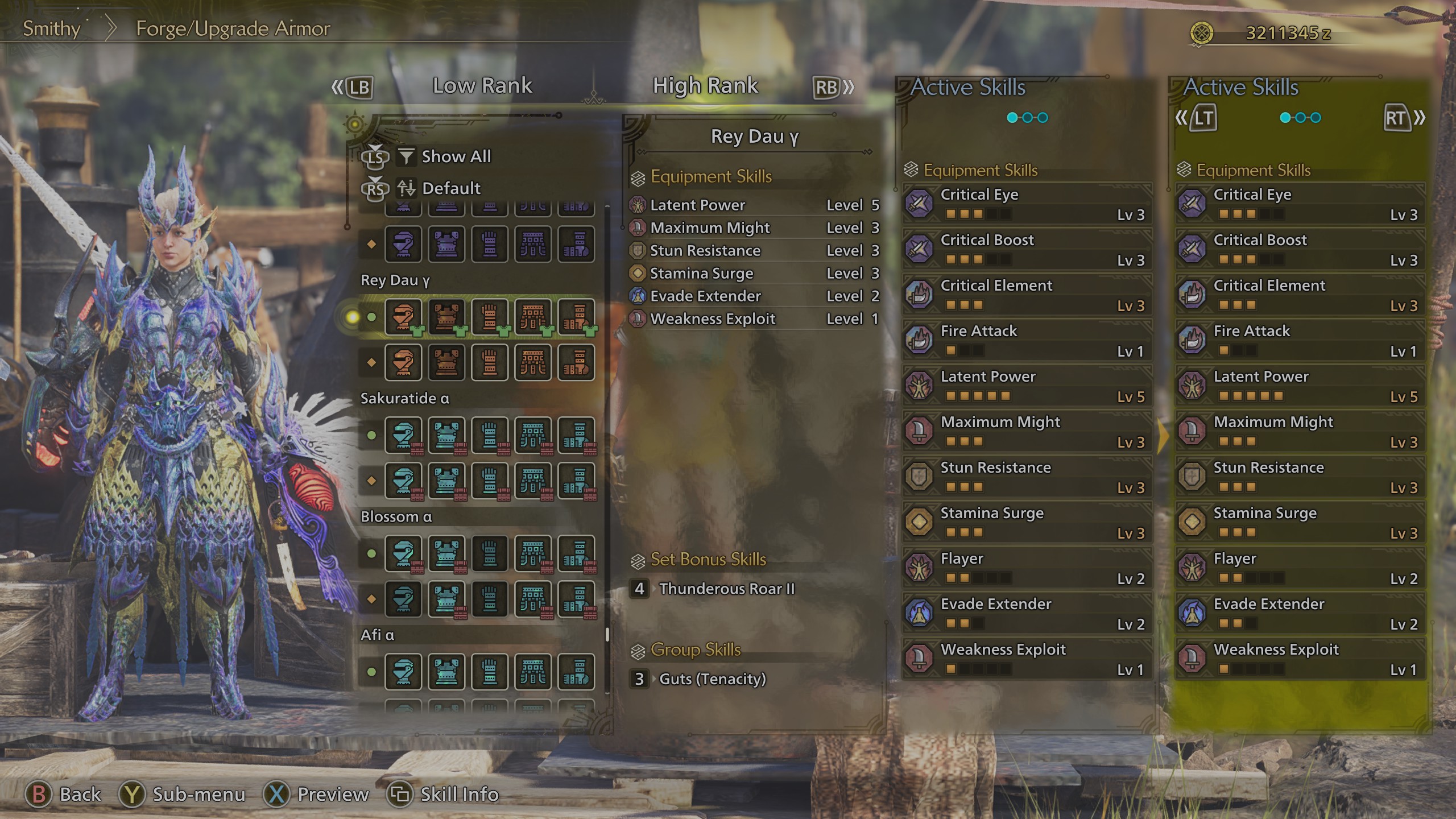This screenshot has width=1456, height=819.
Task: Click the Stamina Surge skill icon
Action: coord(918,522)
